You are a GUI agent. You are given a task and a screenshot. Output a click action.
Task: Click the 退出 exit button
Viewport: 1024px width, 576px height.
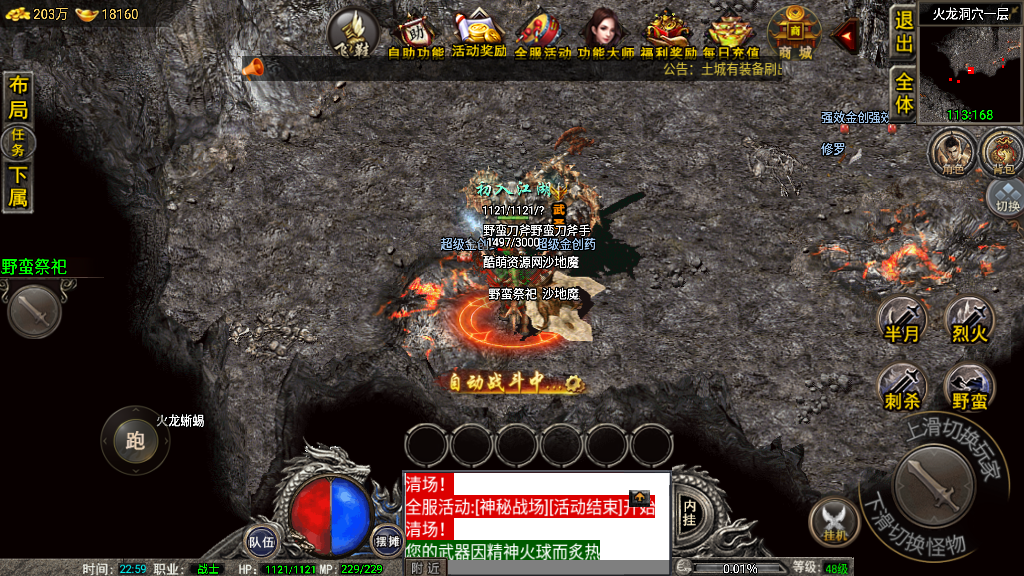tap(904, 32)
